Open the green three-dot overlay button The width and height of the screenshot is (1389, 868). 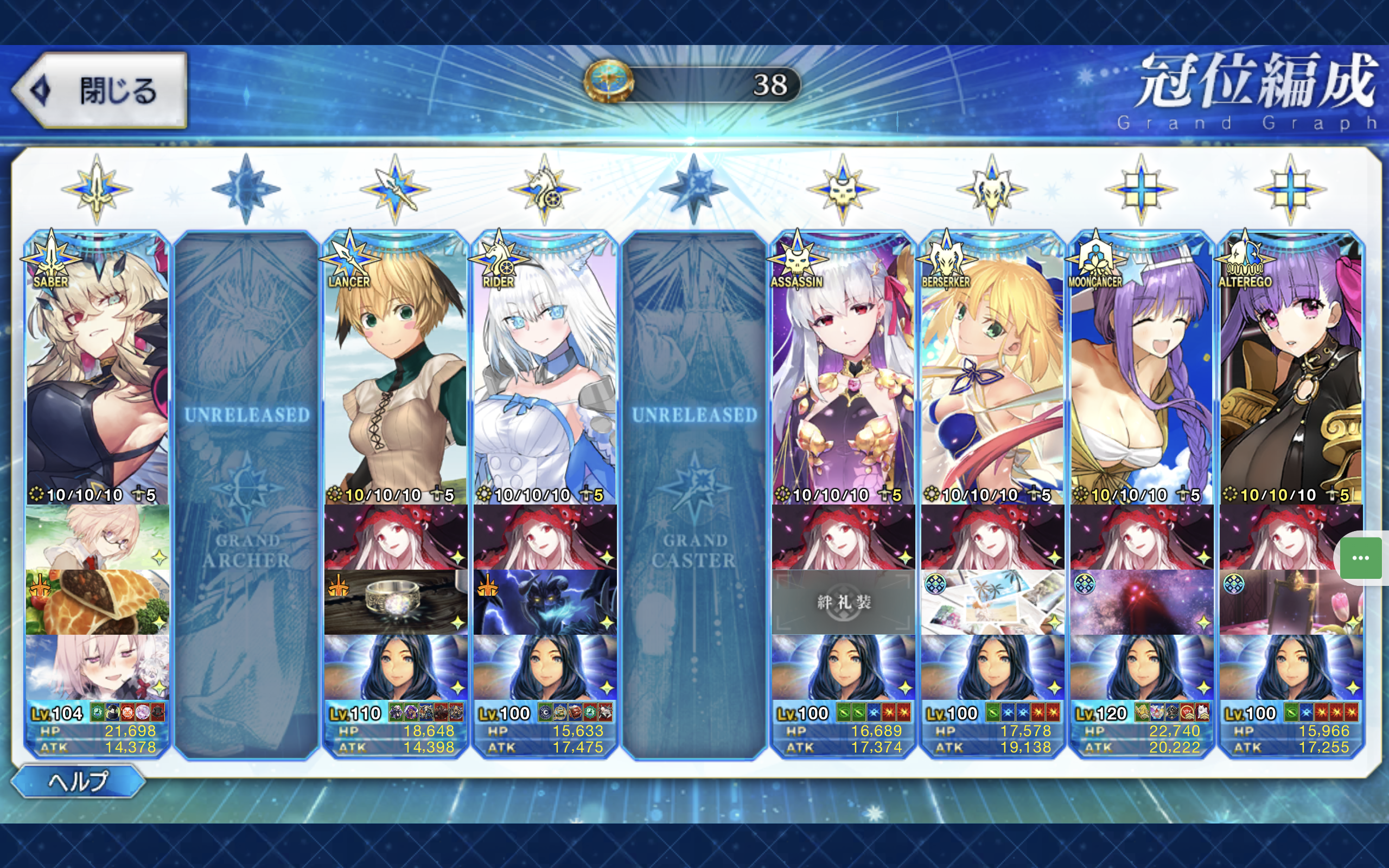[1361, 558]
